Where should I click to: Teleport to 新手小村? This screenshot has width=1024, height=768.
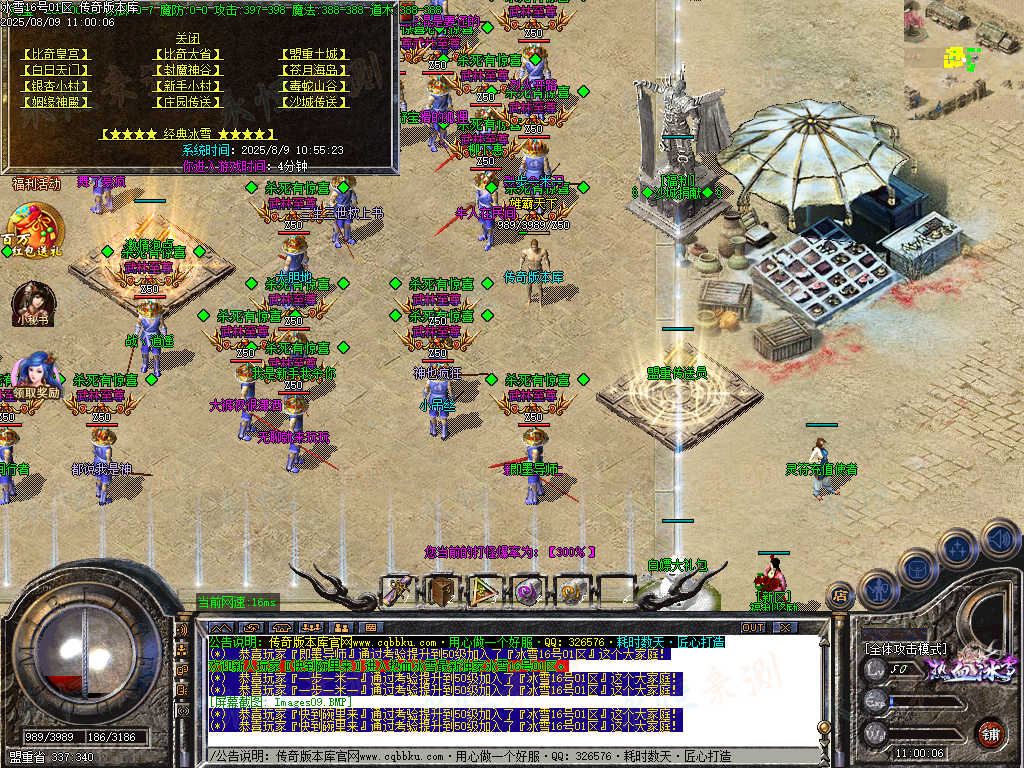click(187, 86)
